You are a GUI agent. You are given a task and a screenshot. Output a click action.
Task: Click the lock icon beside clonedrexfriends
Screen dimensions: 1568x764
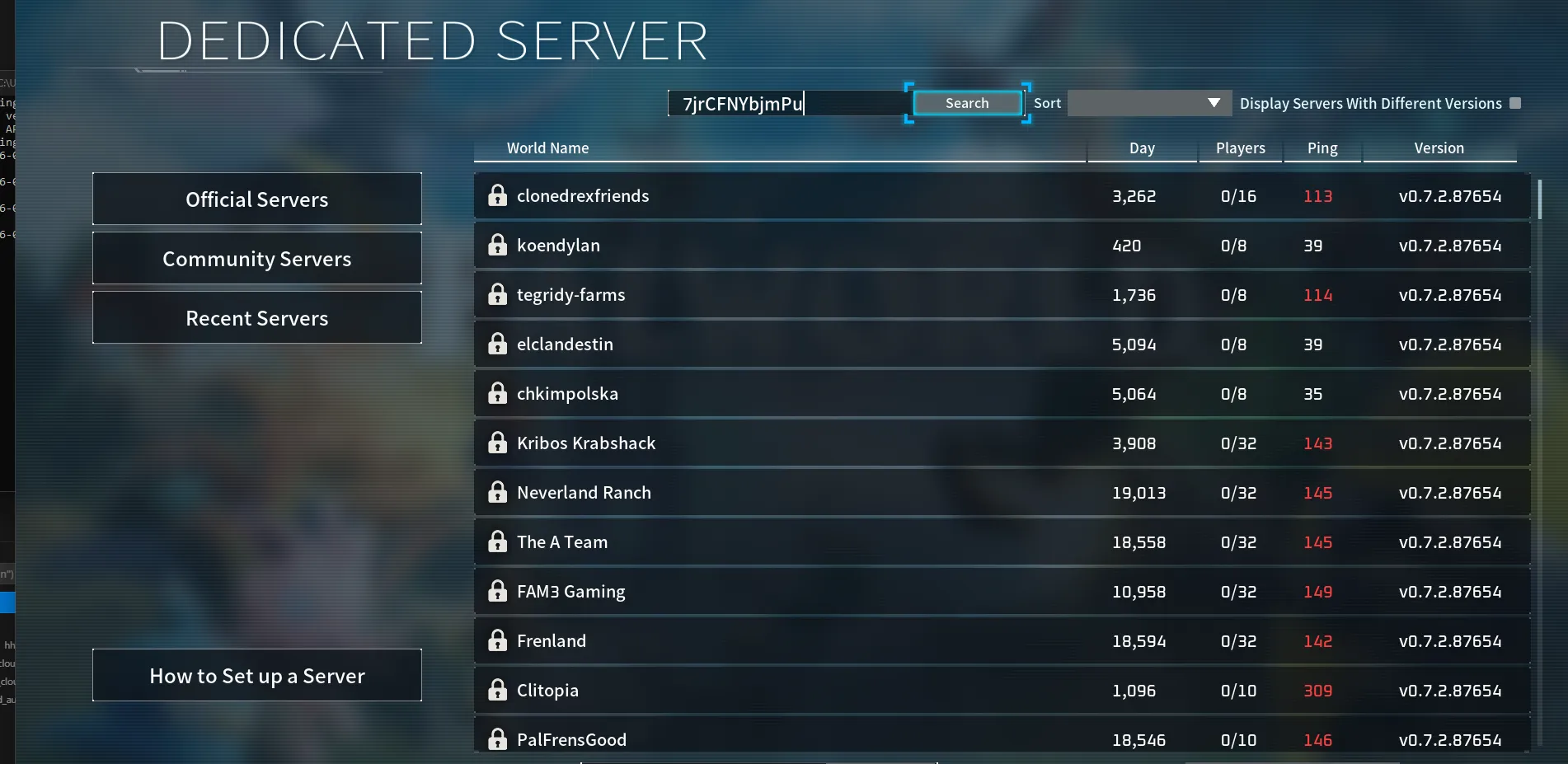click(x=498, y=195)
